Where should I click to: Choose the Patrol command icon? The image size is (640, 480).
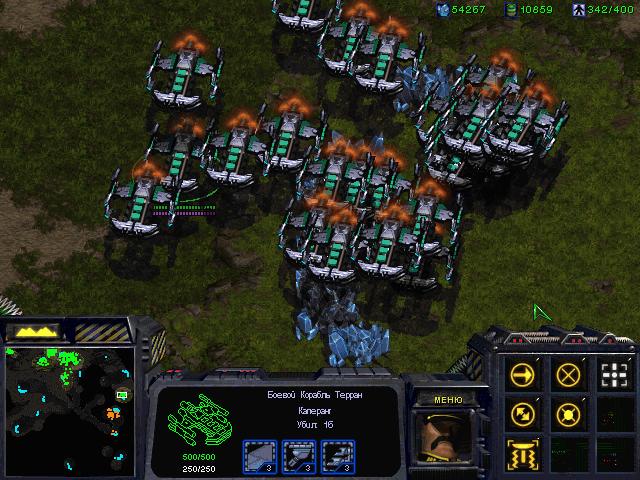click(523, 413)
